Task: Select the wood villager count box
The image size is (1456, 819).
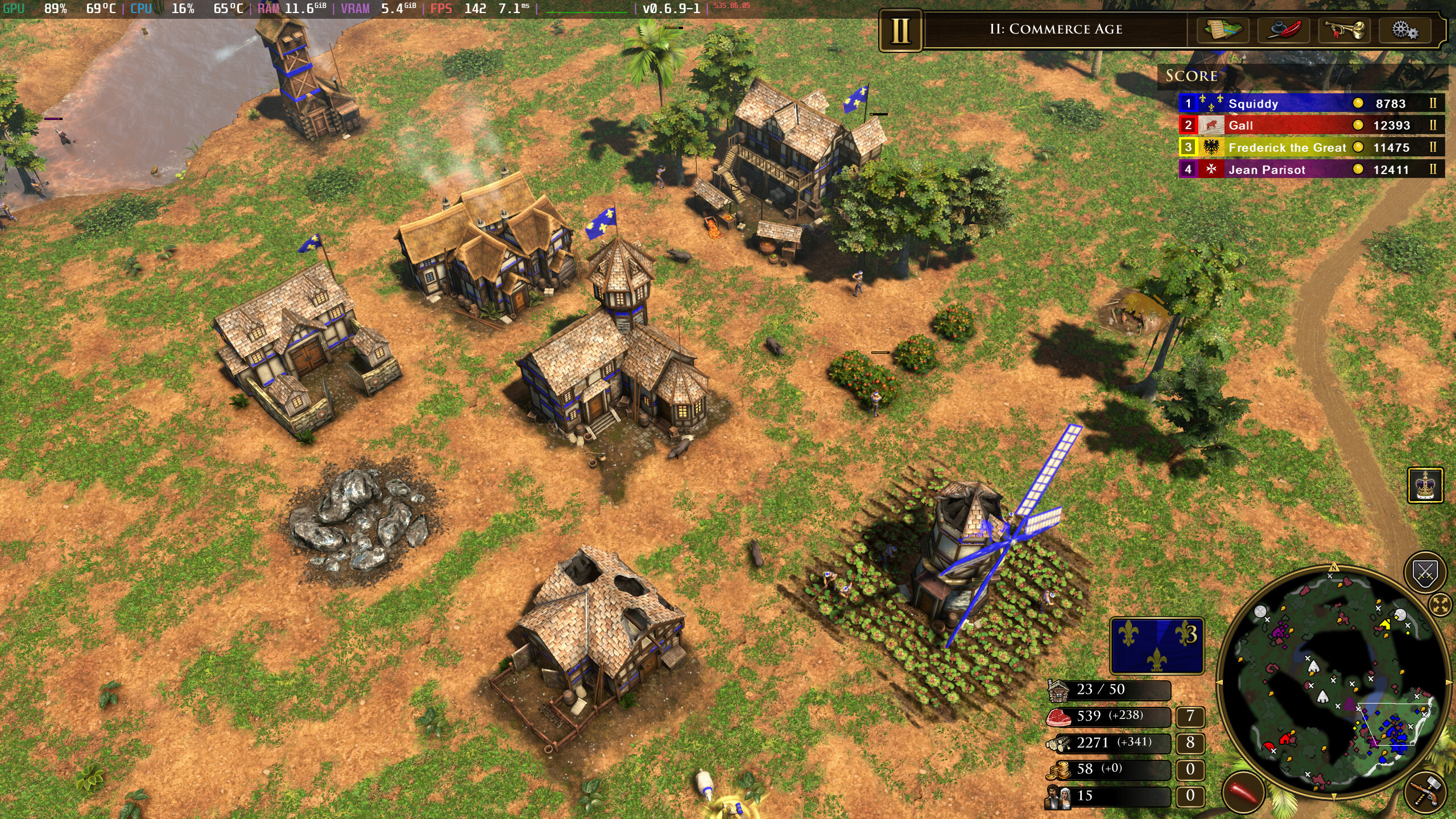Action: point(1190,743)
